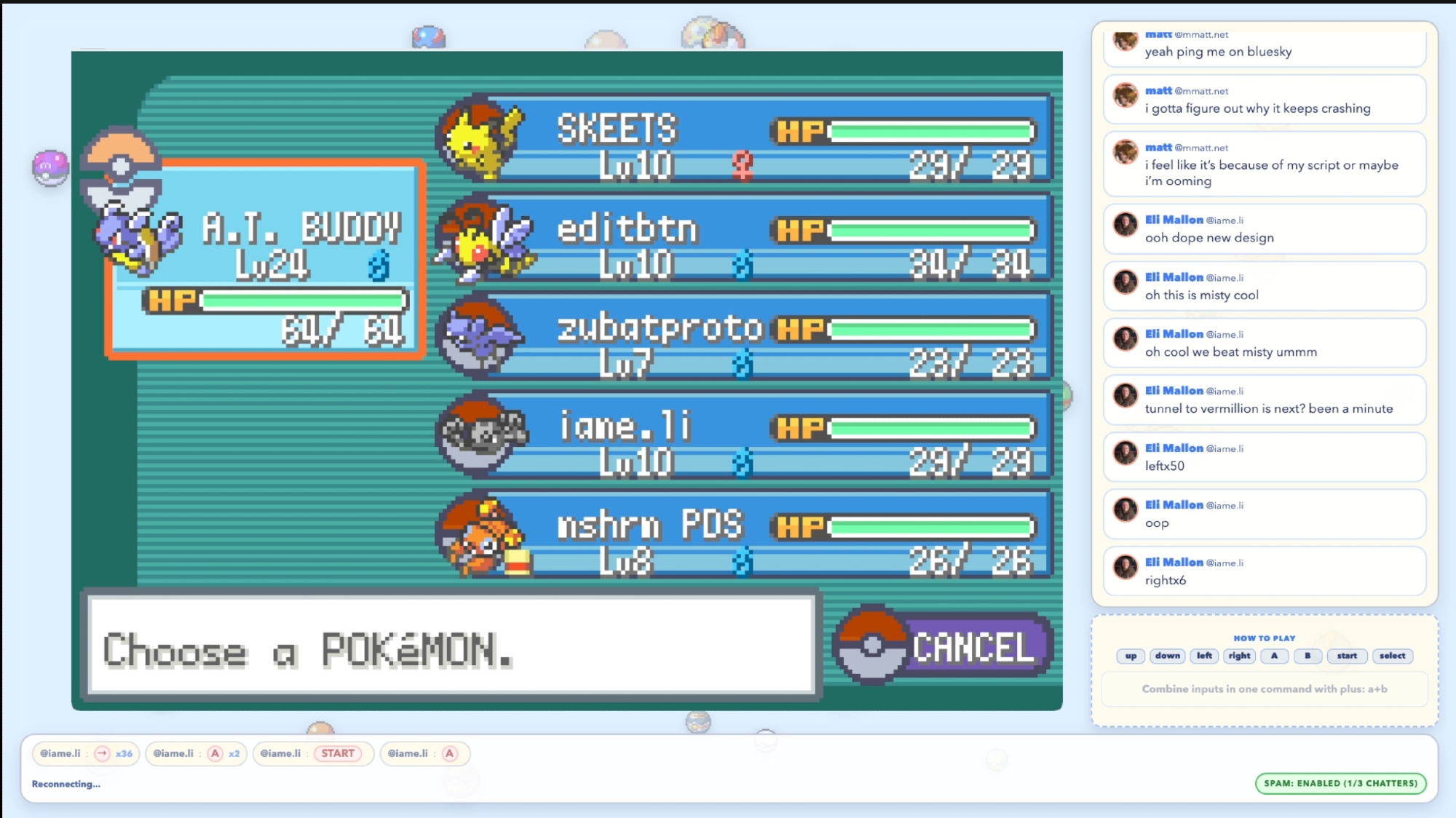Toggle the Spam Enabled chatters badge
Viewport: 1456px width, 818px height.
[1340, 783]
